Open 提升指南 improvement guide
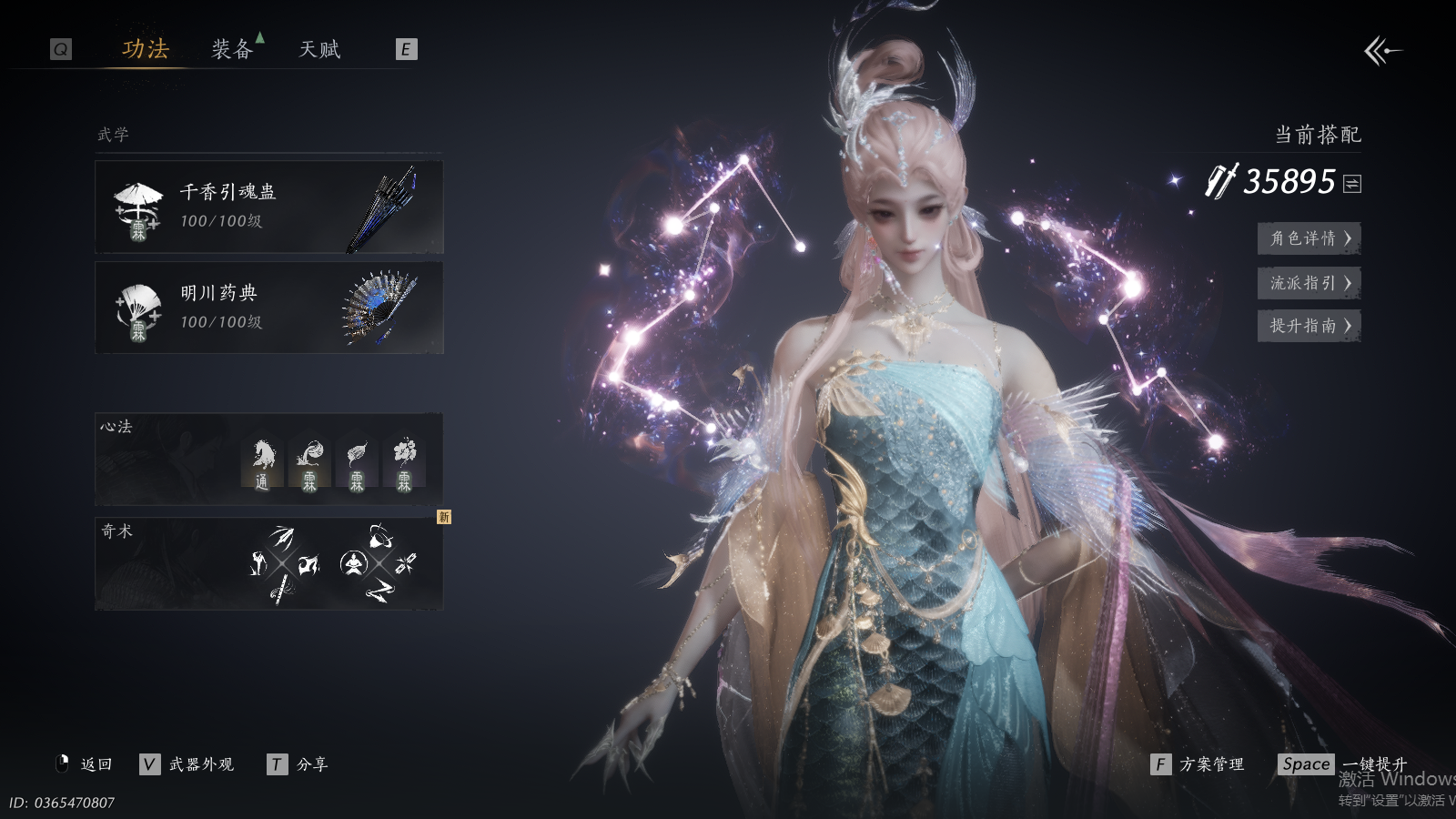The height and width of the screenshot is (819, 1456). (1309, 326)
